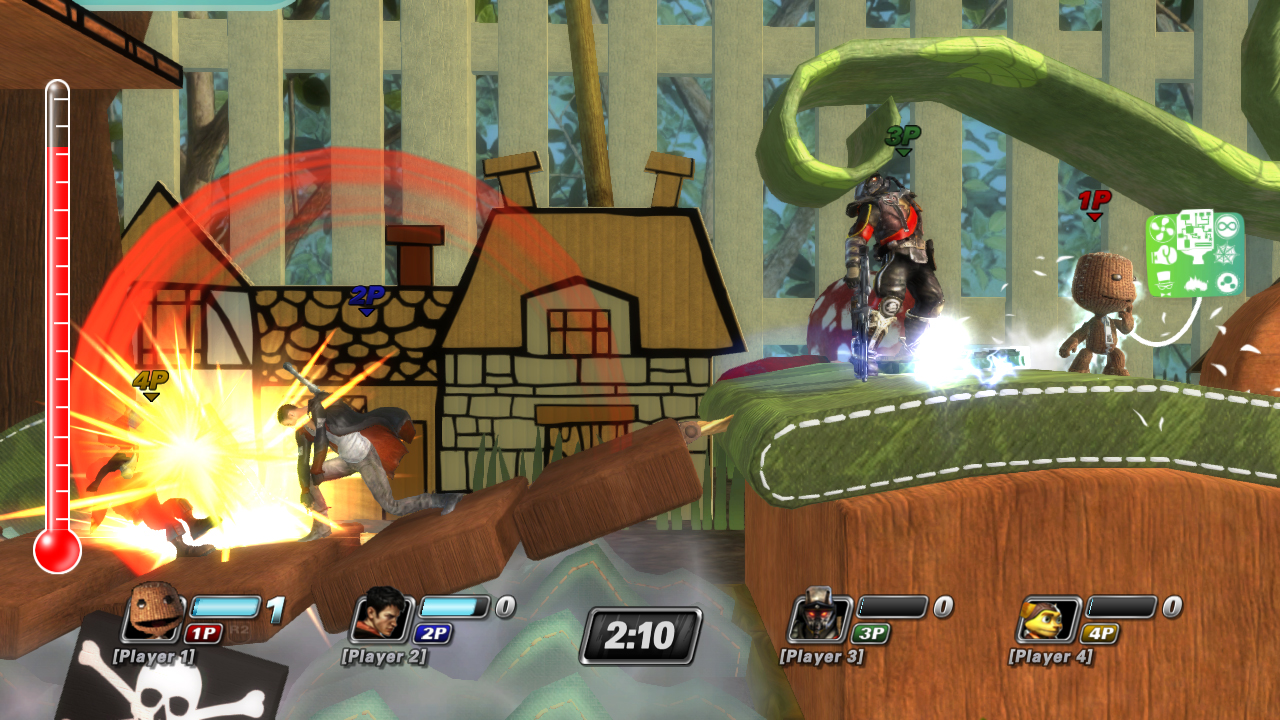Screen dimensions: 1280x720
Task: Open the 2:10 match timer display
Action: [640, 632]
